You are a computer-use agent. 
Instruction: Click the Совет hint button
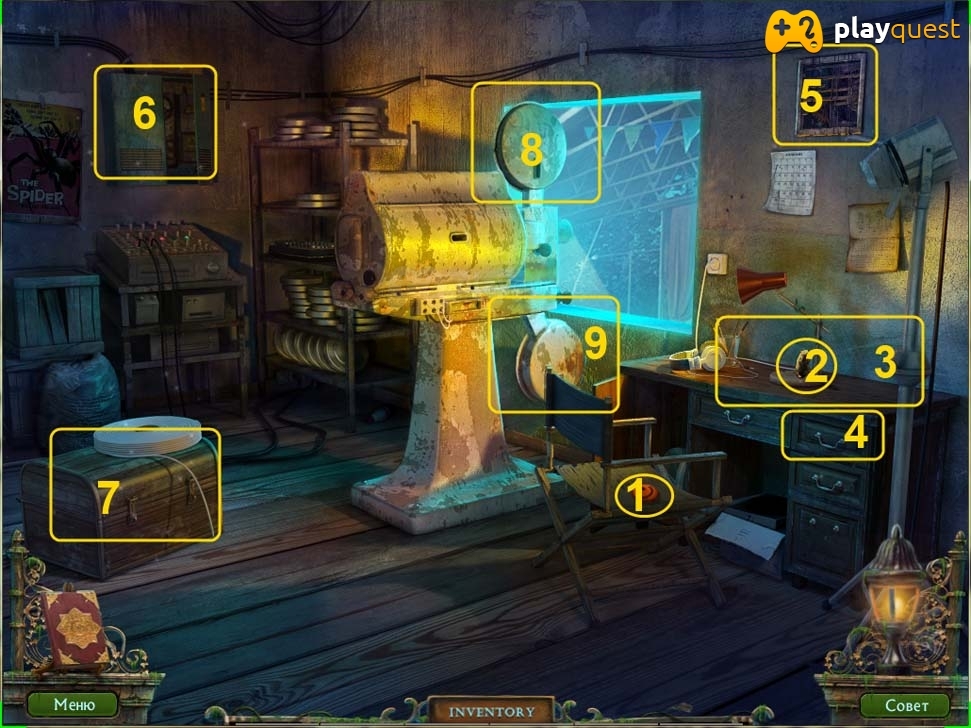coord(905,705)
